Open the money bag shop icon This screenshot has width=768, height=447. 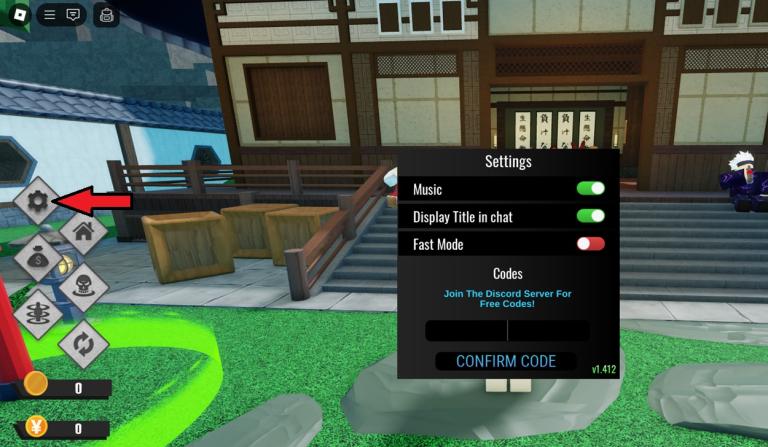(x=37, y=260)
